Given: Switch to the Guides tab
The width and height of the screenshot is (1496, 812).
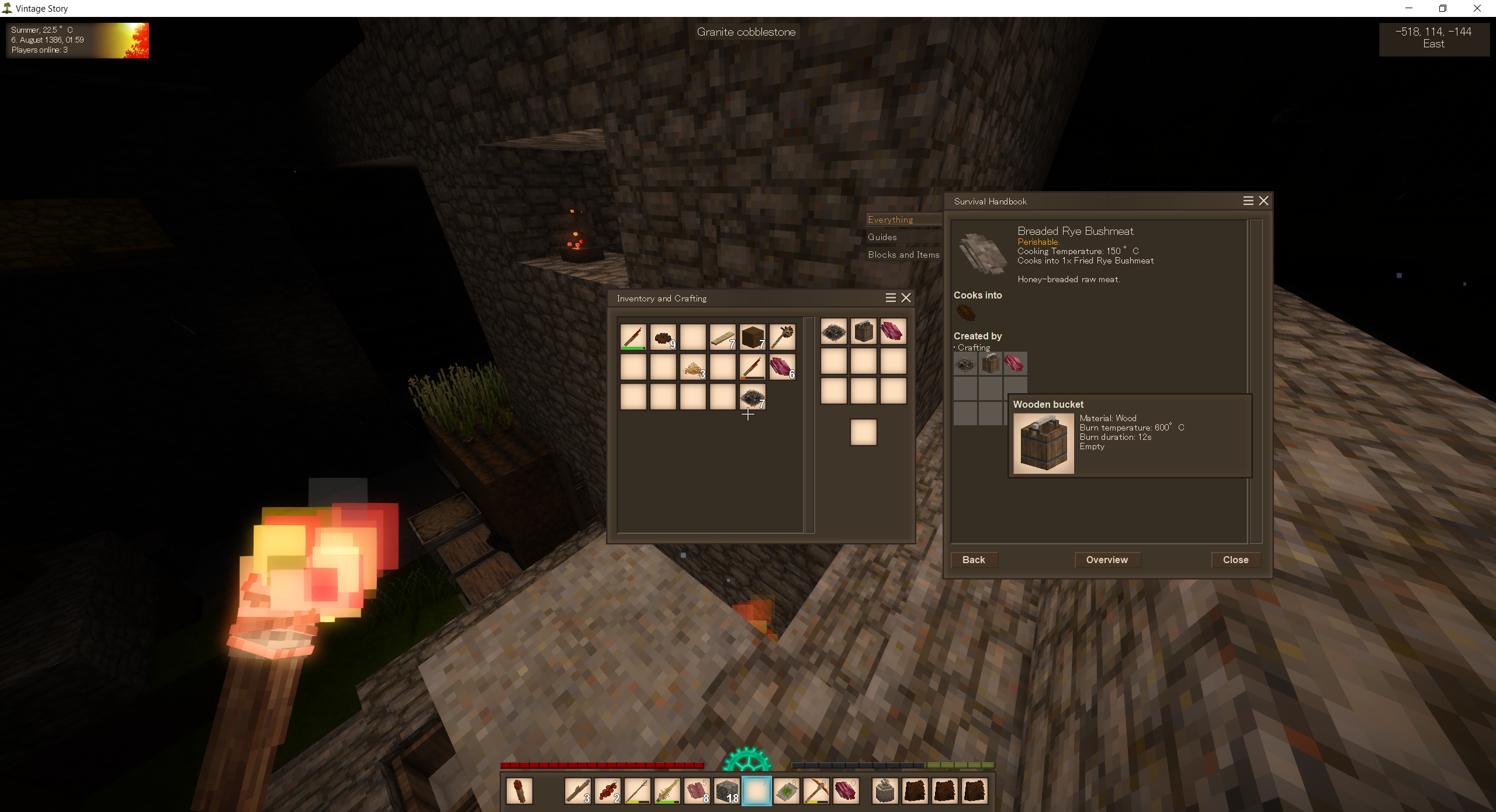Looking at the screenshot, I should [882, 237].
